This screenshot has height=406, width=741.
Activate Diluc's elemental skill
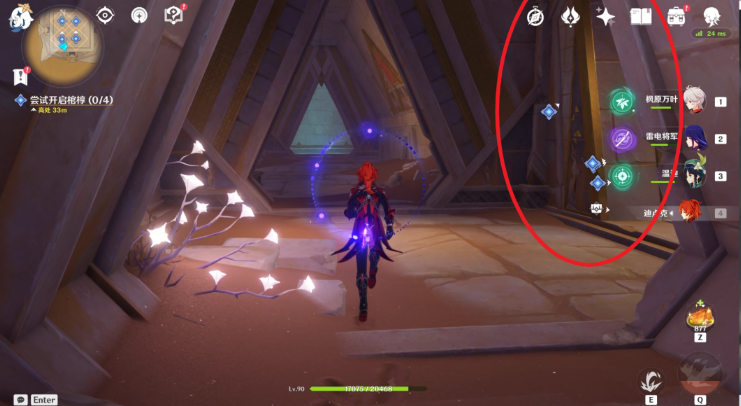[651, 380]
